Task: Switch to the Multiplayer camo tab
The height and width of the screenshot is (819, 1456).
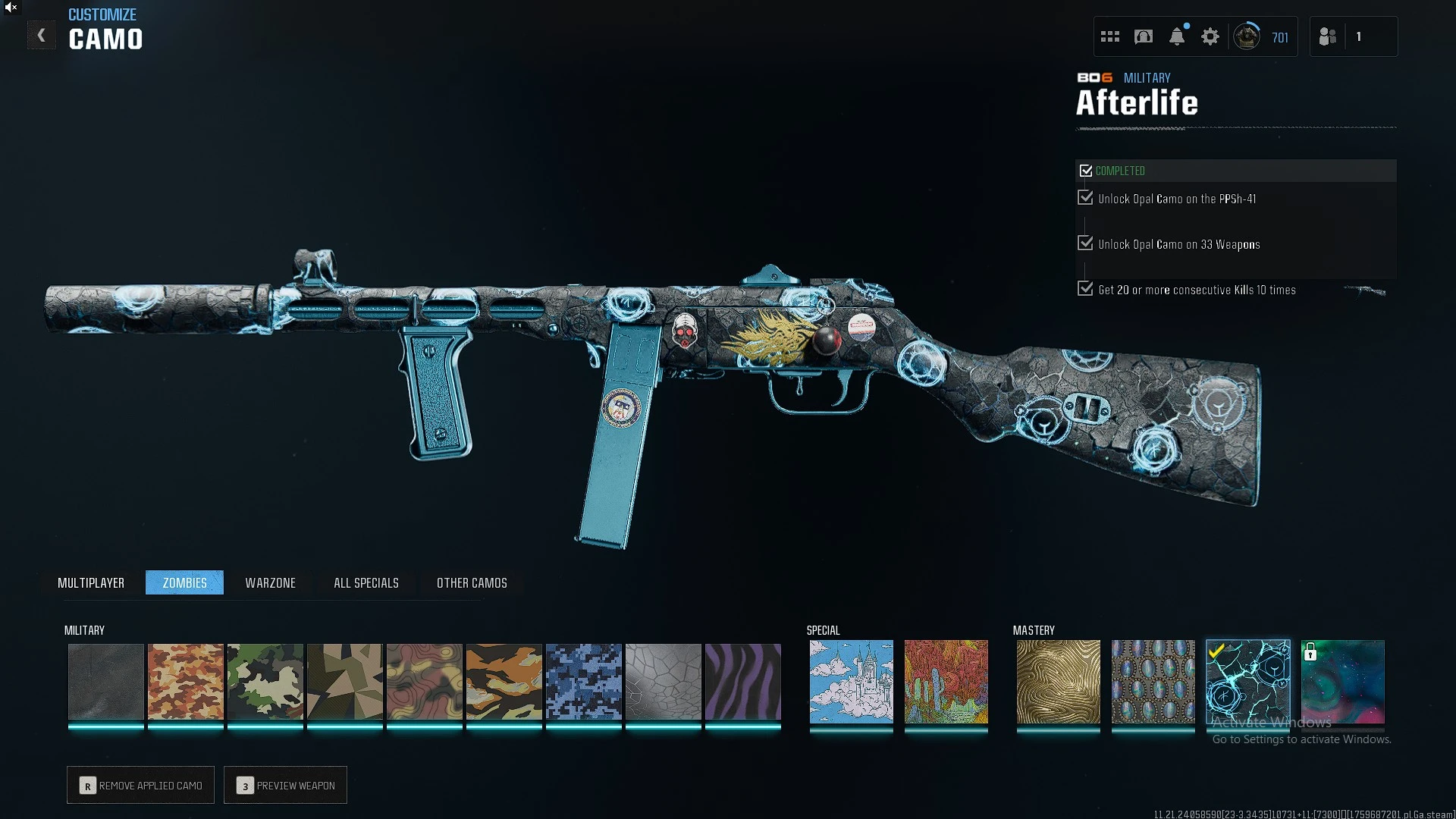Action: [91, 582]
